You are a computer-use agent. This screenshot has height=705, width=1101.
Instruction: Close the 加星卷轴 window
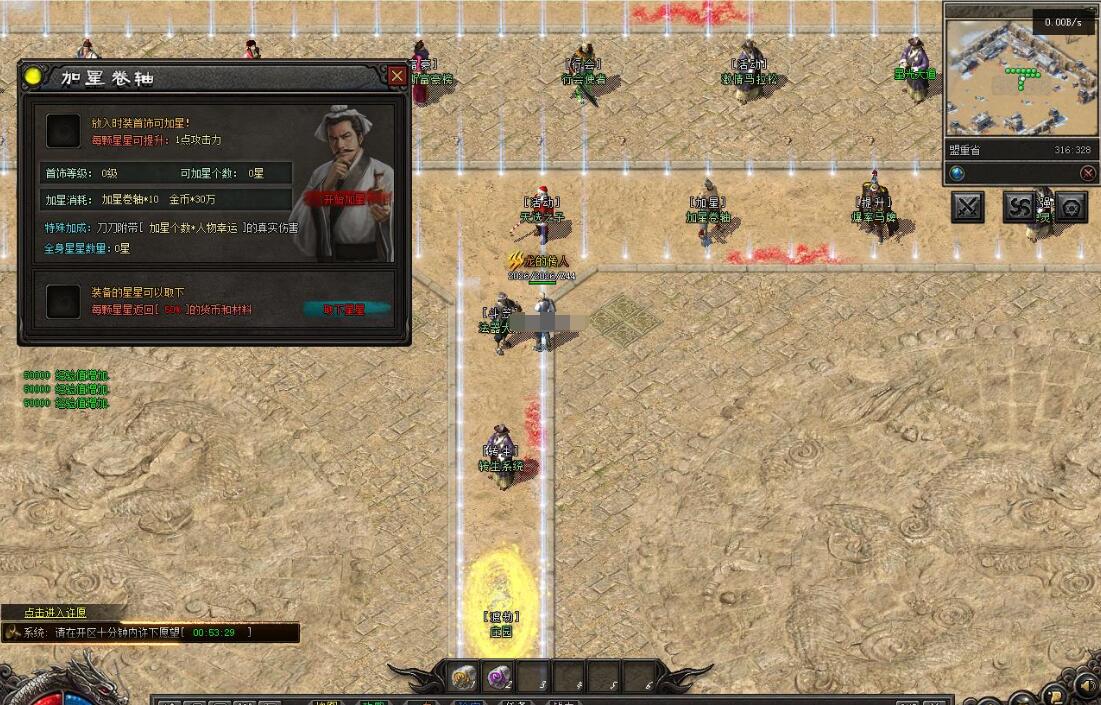397,76
